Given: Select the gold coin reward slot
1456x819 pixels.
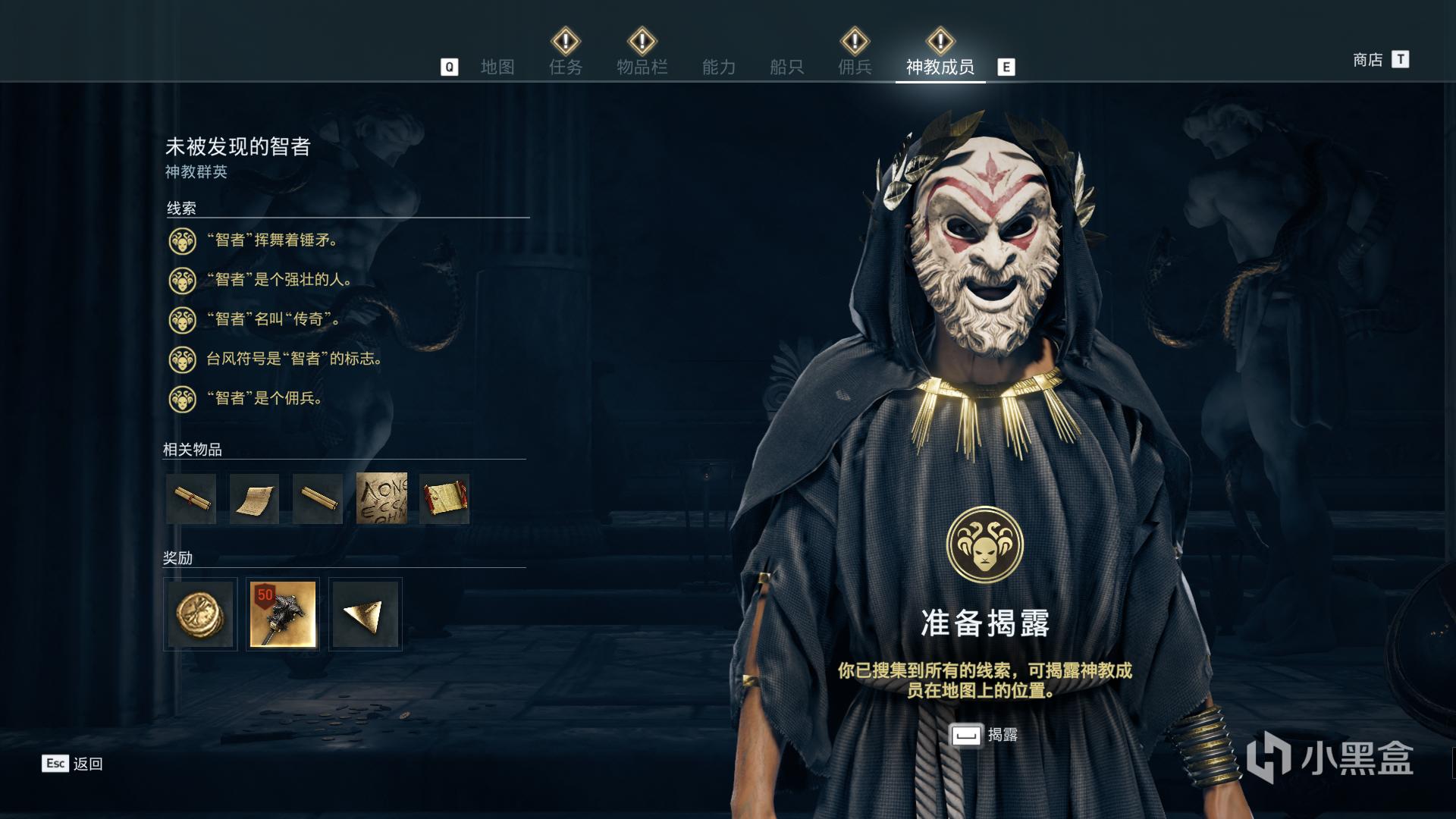Looking at the screenshot, I should click(200, 614).
